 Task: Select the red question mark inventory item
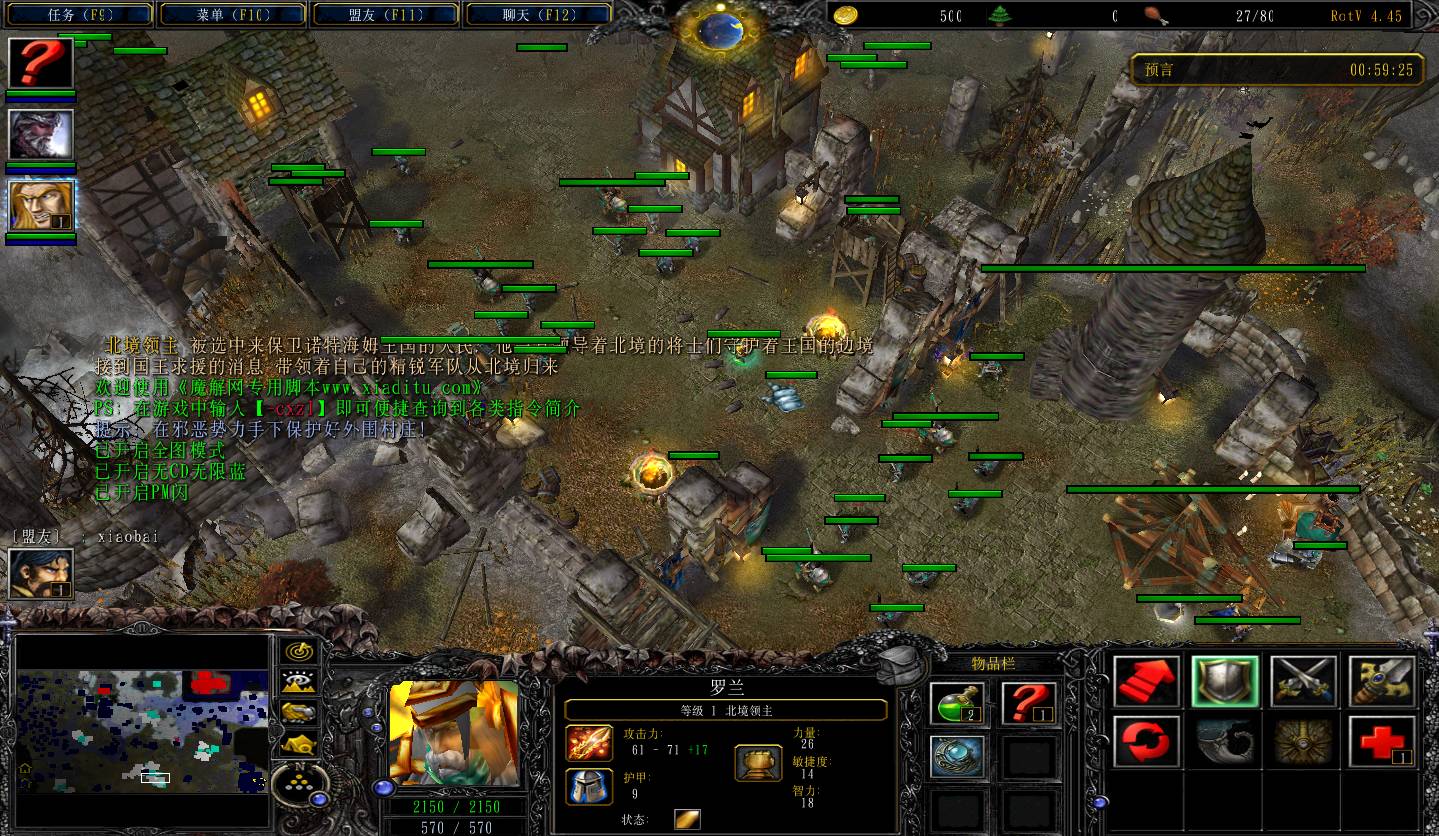(1030, 704)
